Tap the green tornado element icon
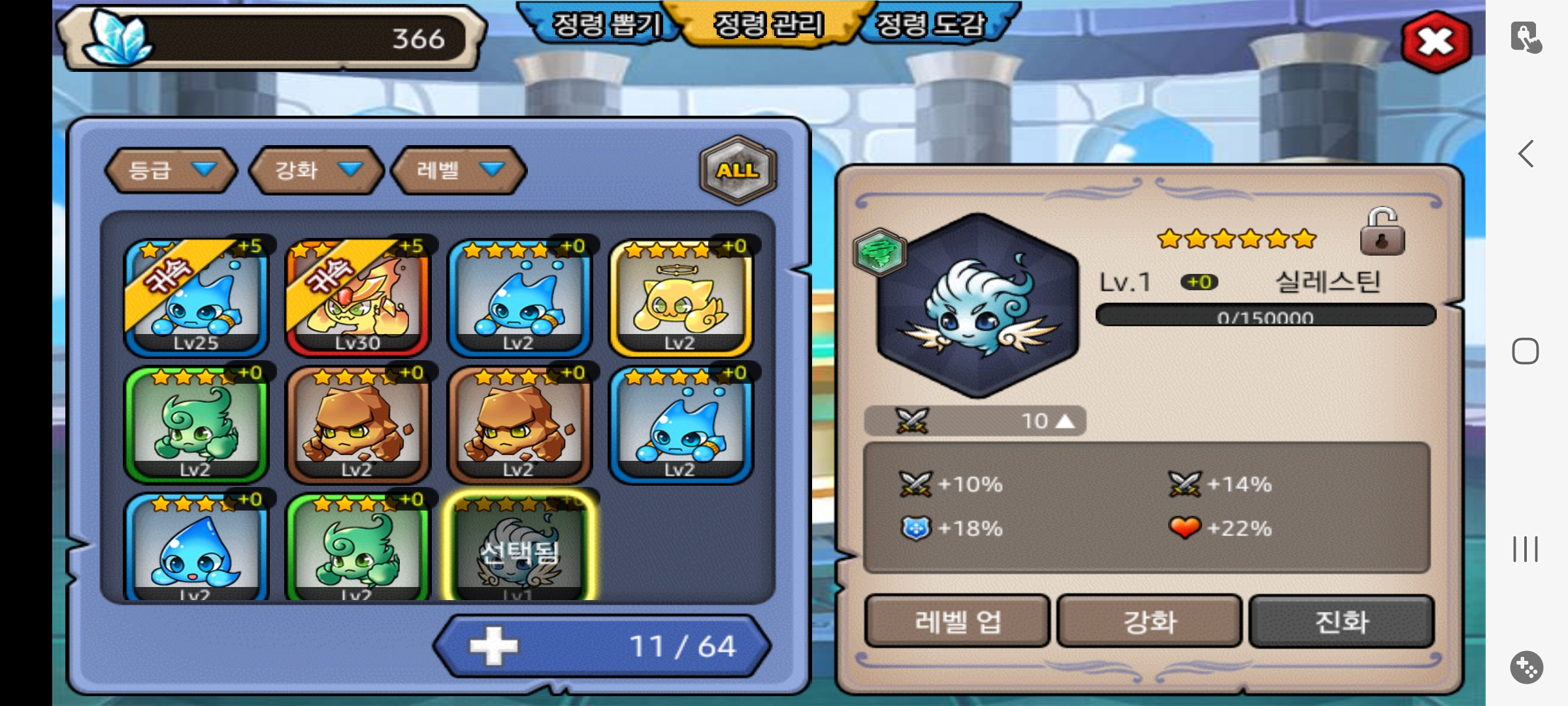Screen dimensions: 1568x706 [x=879, y=252]
